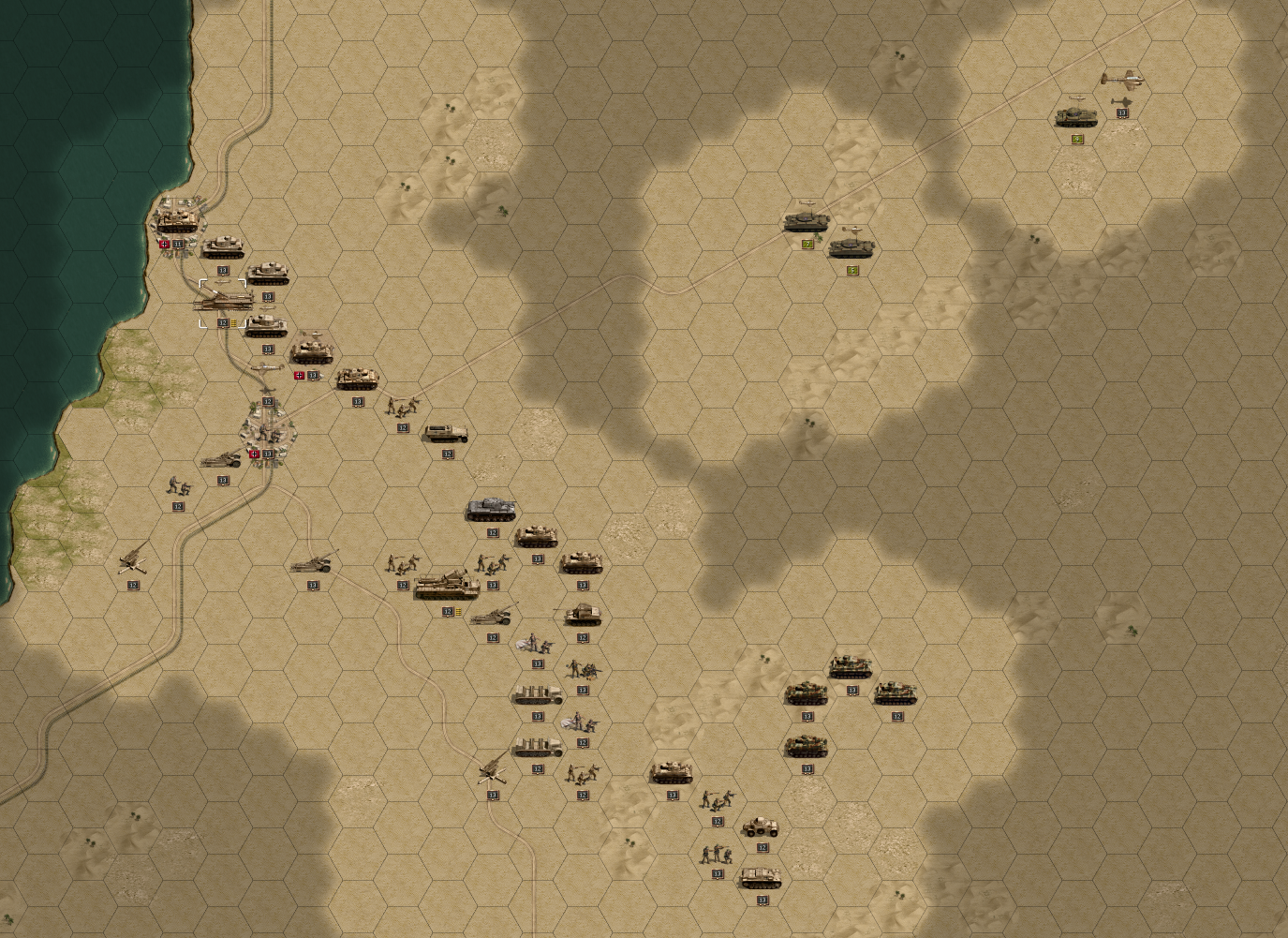Select the twin-engine bomber aircraft unit
This screenshot has width=1288, height=938.
1122,81
